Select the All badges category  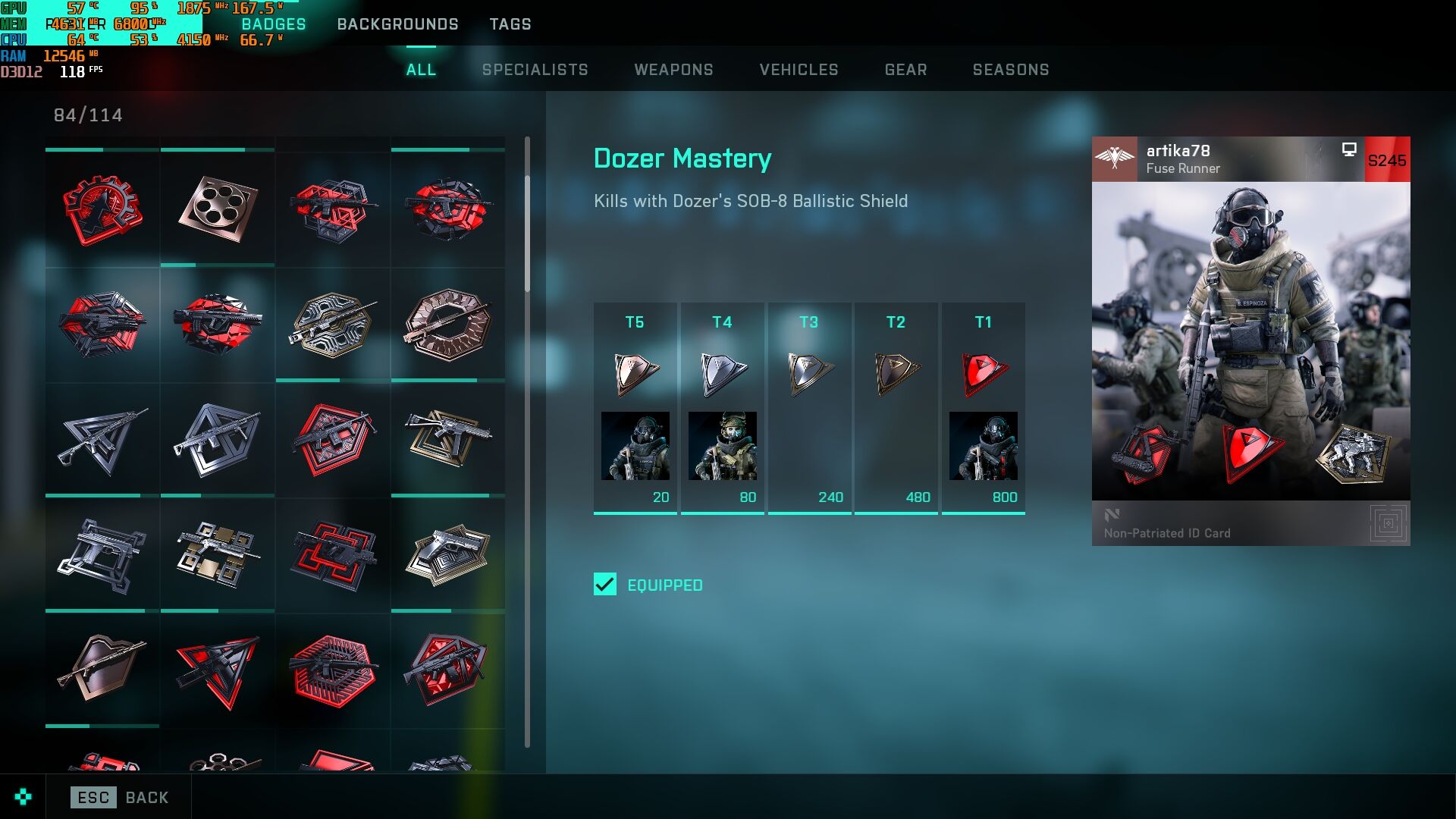(x=421, y=70)
